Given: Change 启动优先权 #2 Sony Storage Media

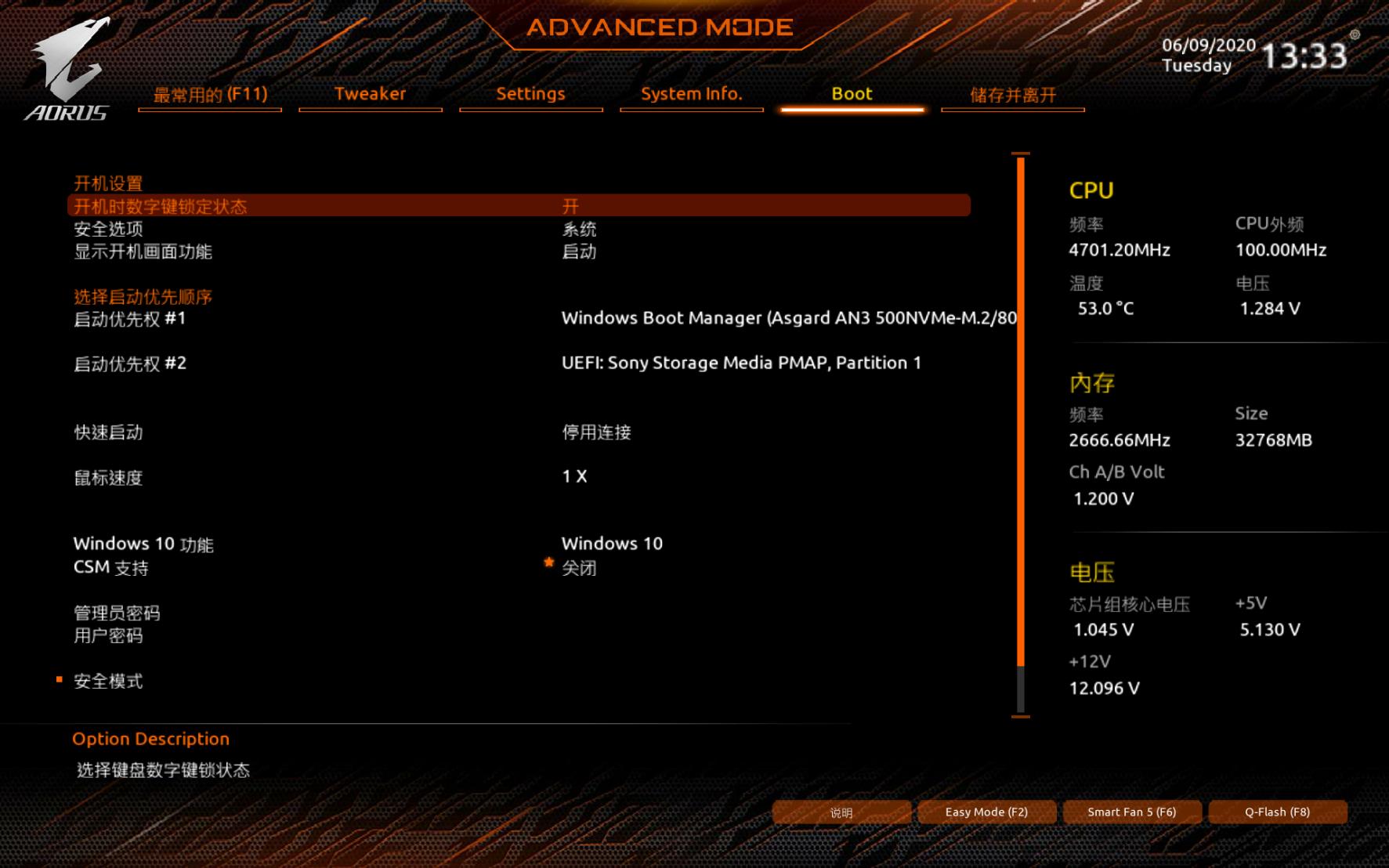Looking at the screenshot, I should click(x=740, y=363).
